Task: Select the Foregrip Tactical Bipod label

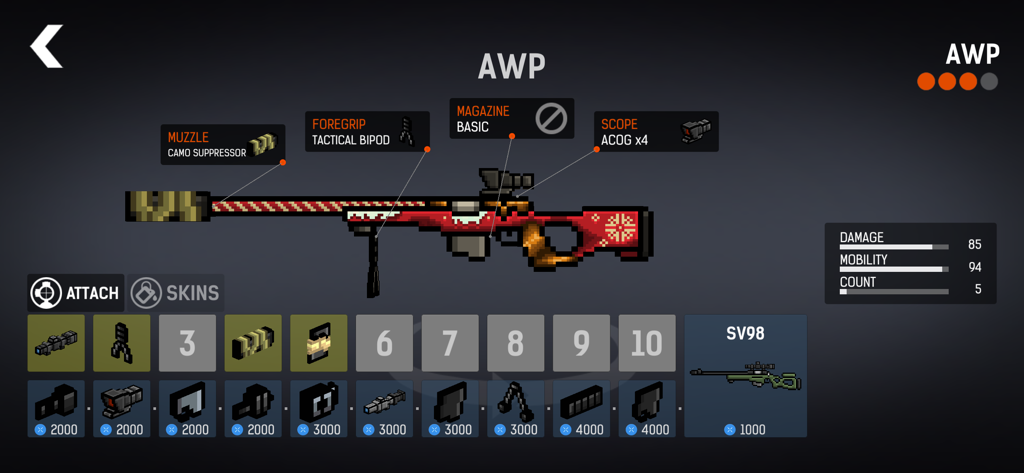Action: pos(367,132)
